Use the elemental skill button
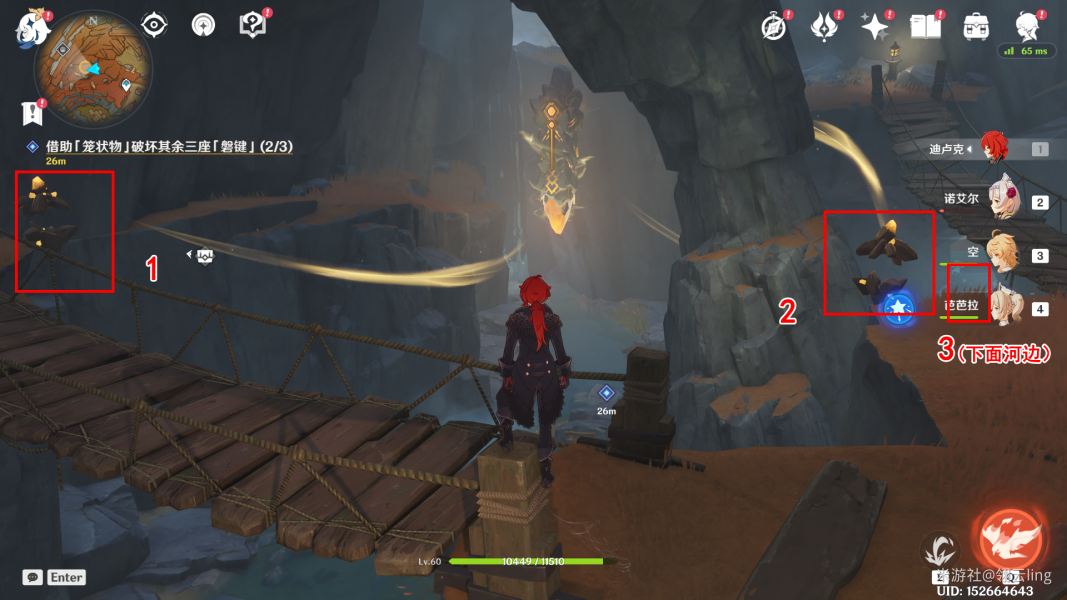The height and width of the screenshot is (600, 1067). click(938, 551)
